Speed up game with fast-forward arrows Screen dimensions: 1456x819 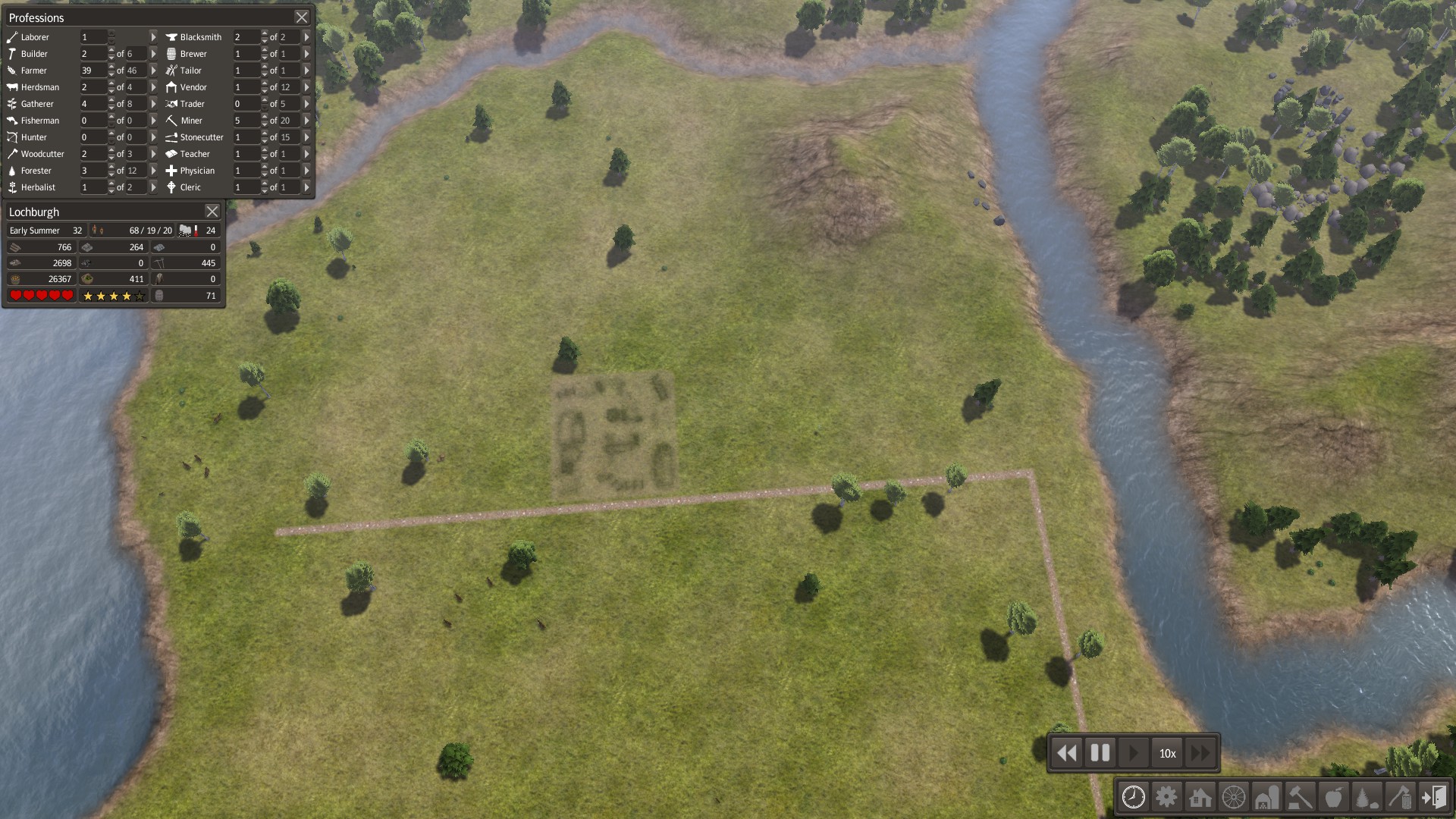[x=1201, y=753]
